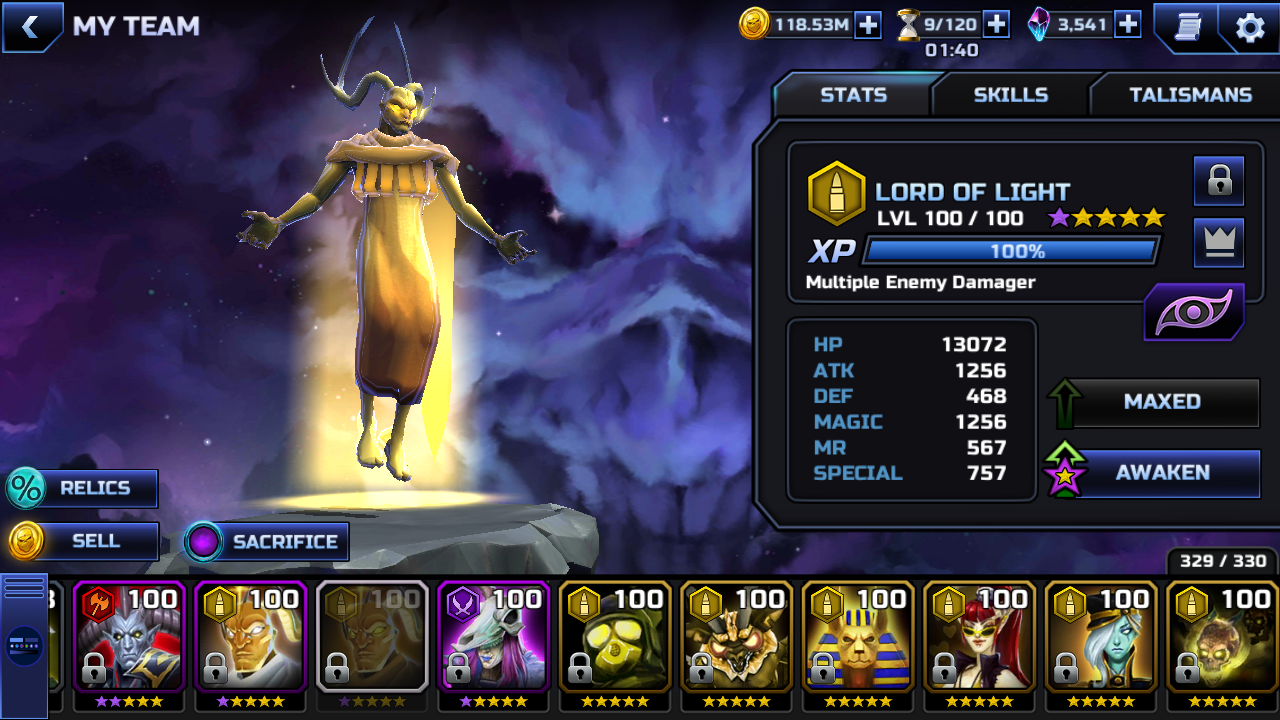
Task: Open the scroll log icon
Action: pos(1185,27)
